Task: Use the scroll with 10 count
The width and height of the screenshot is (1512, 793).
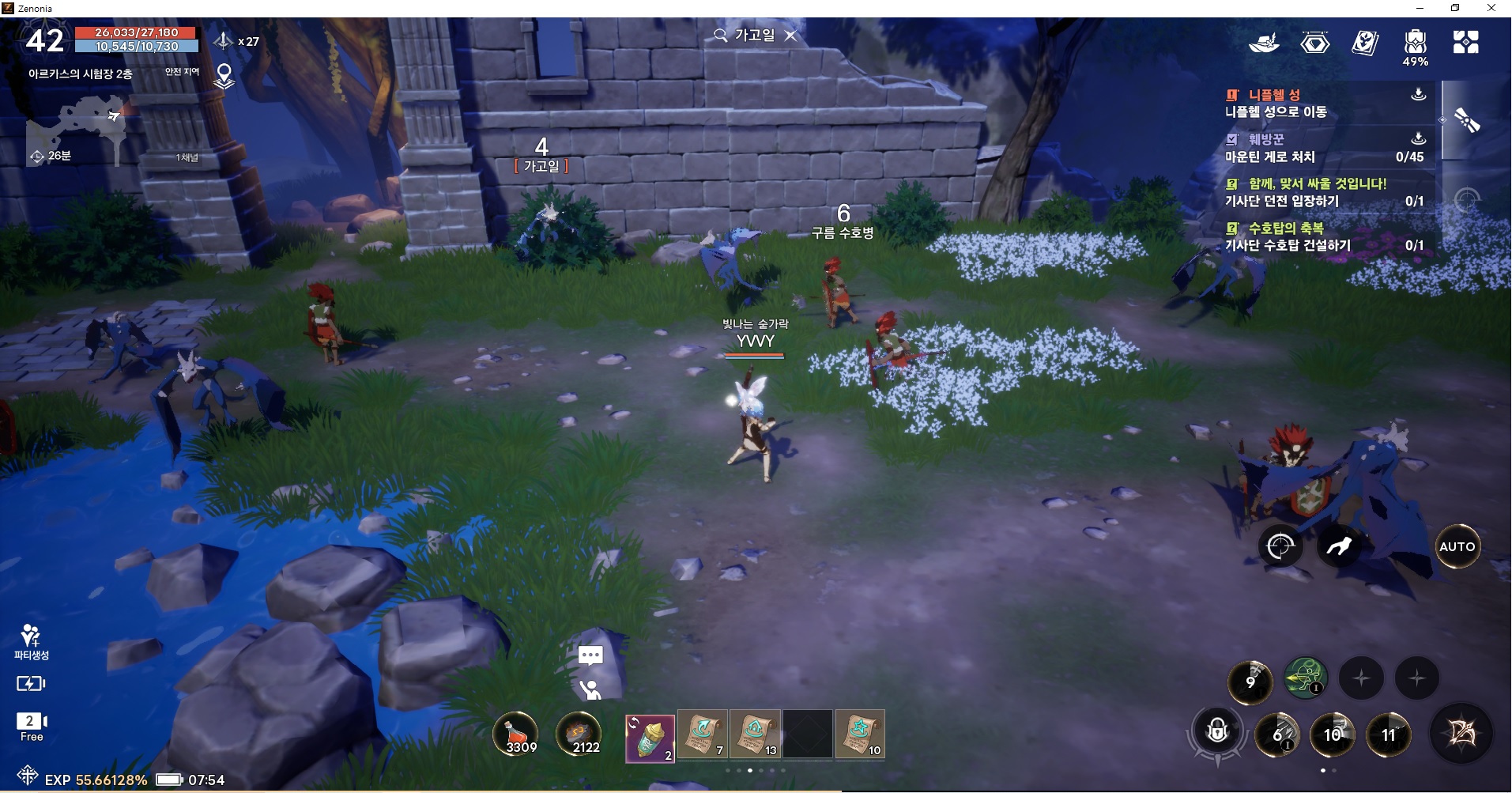Action: pyautogui.click(x=860, y=734)
